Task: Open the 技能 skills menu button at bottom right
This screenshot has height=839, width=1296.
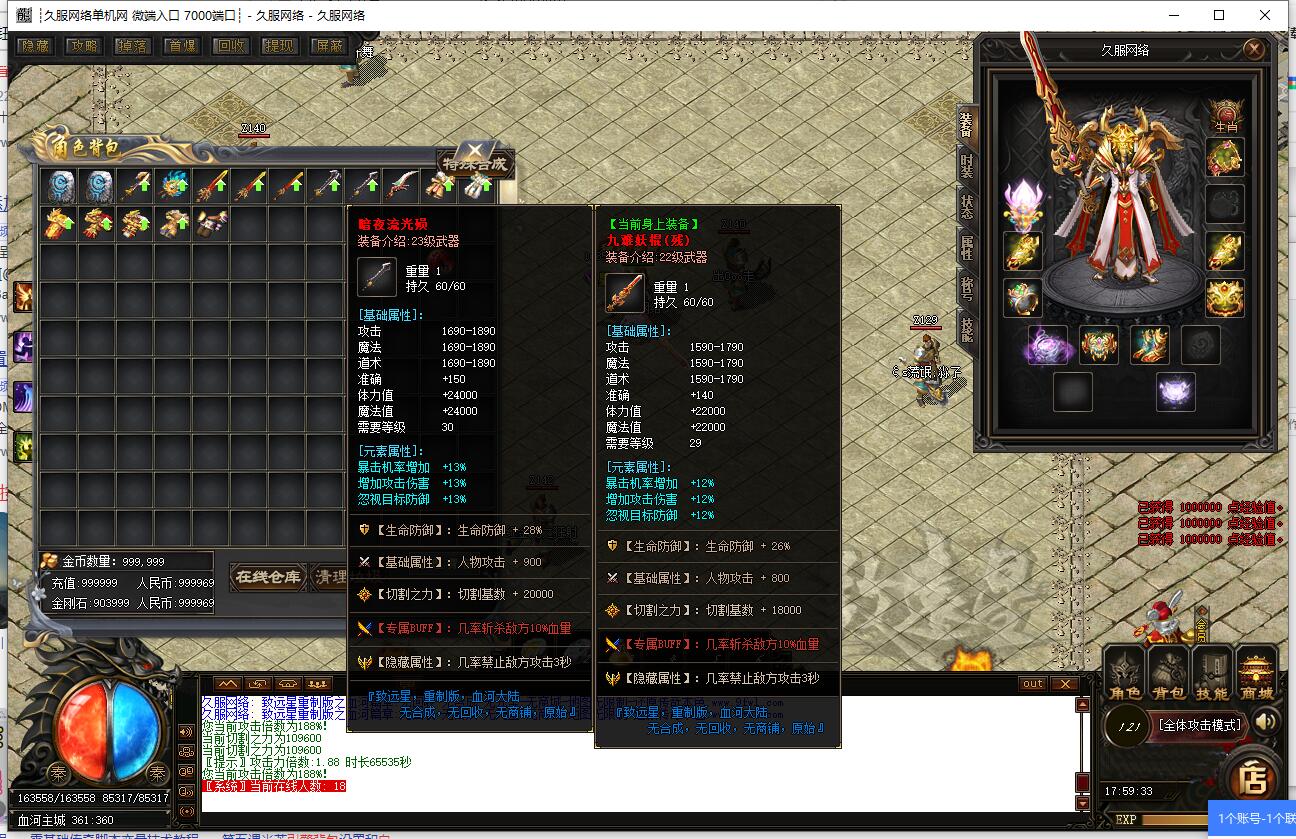Action: (1212, 676)
